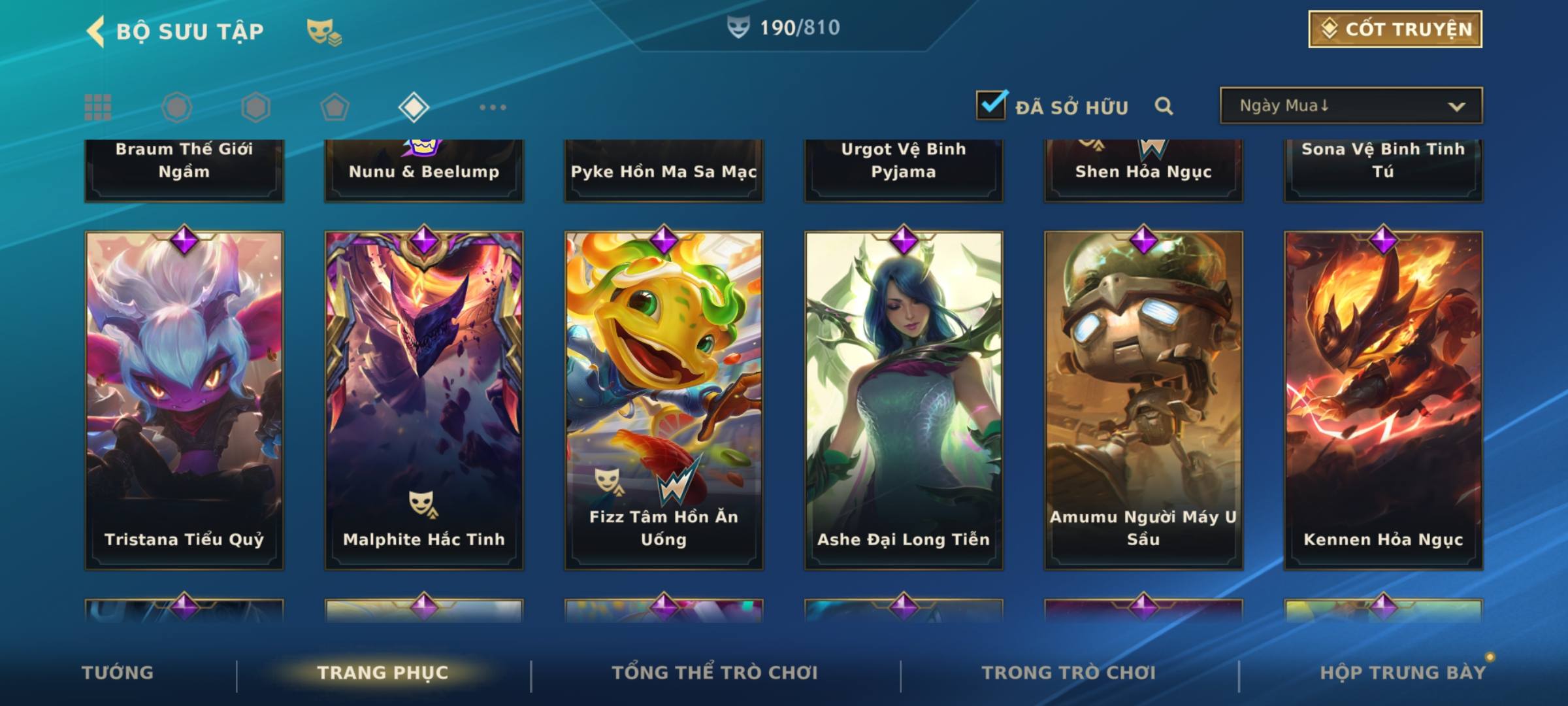Select the Tristana Tiểu Quỷ skin card
The width and height of the screenshot is (1568, 706).
click(x=184, y=400)
